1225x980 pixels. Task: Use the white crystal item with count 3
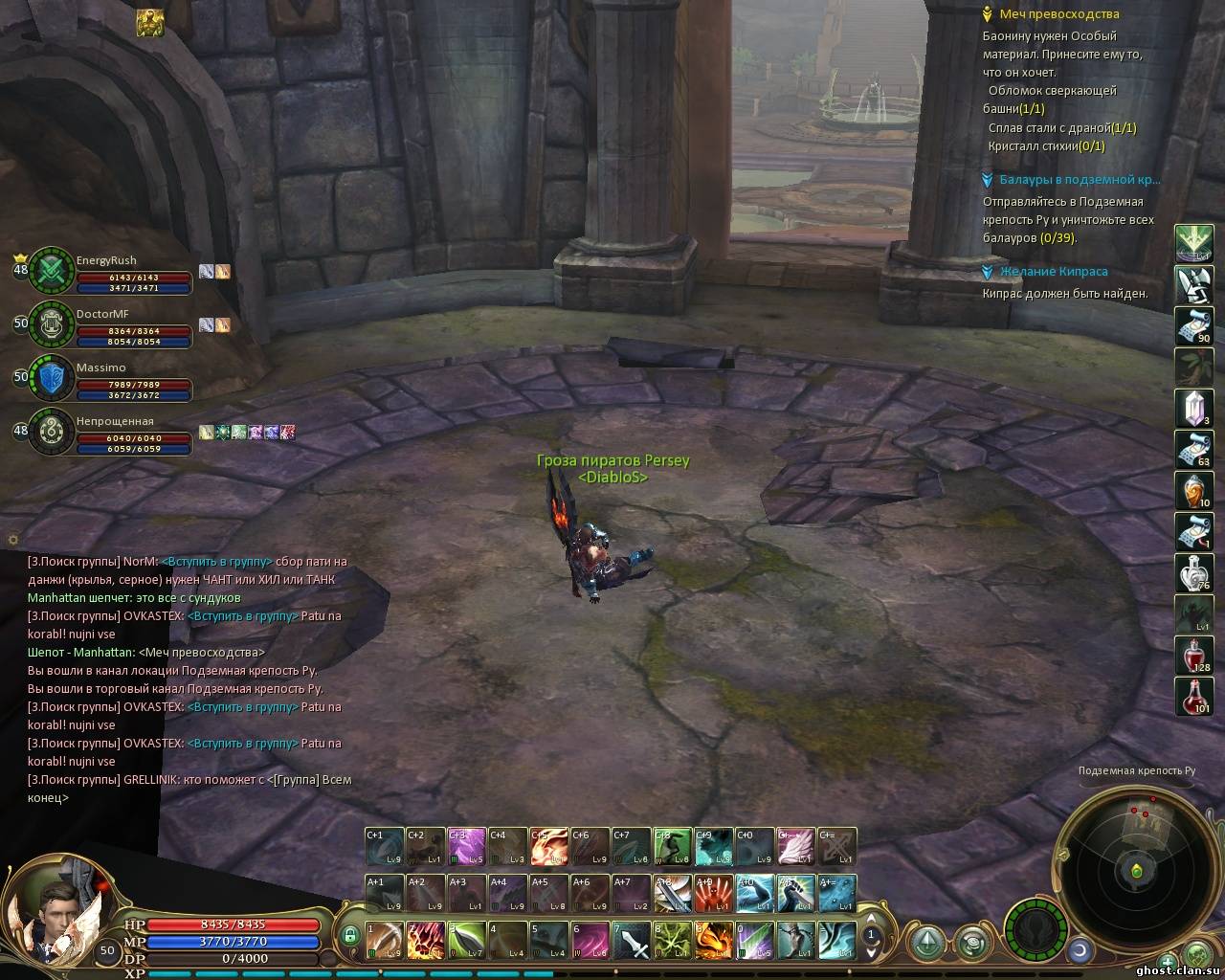[1193, 408]
